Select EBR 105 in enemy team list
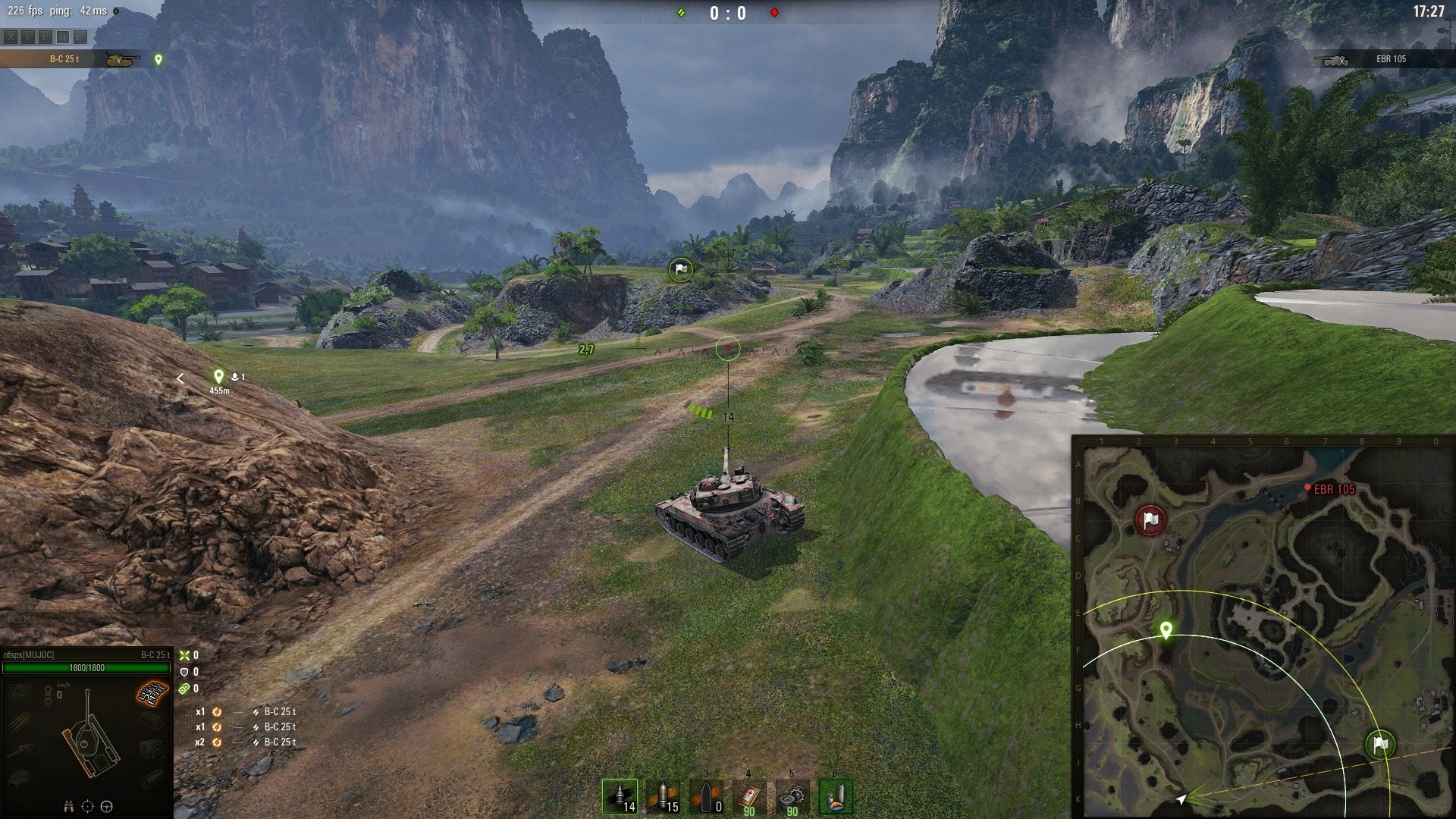Viewport: 1456px width, 819px height. tap(1380, 59)
